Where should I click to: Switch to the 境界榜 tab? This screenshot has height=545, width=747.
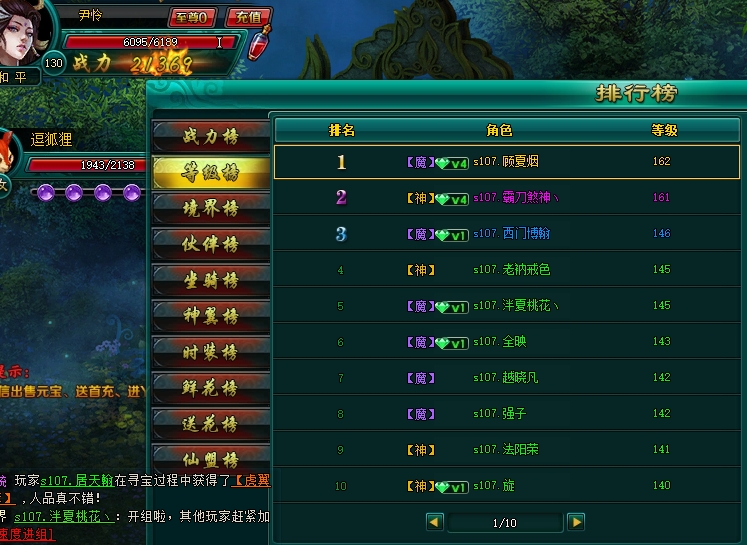[210, 208]
